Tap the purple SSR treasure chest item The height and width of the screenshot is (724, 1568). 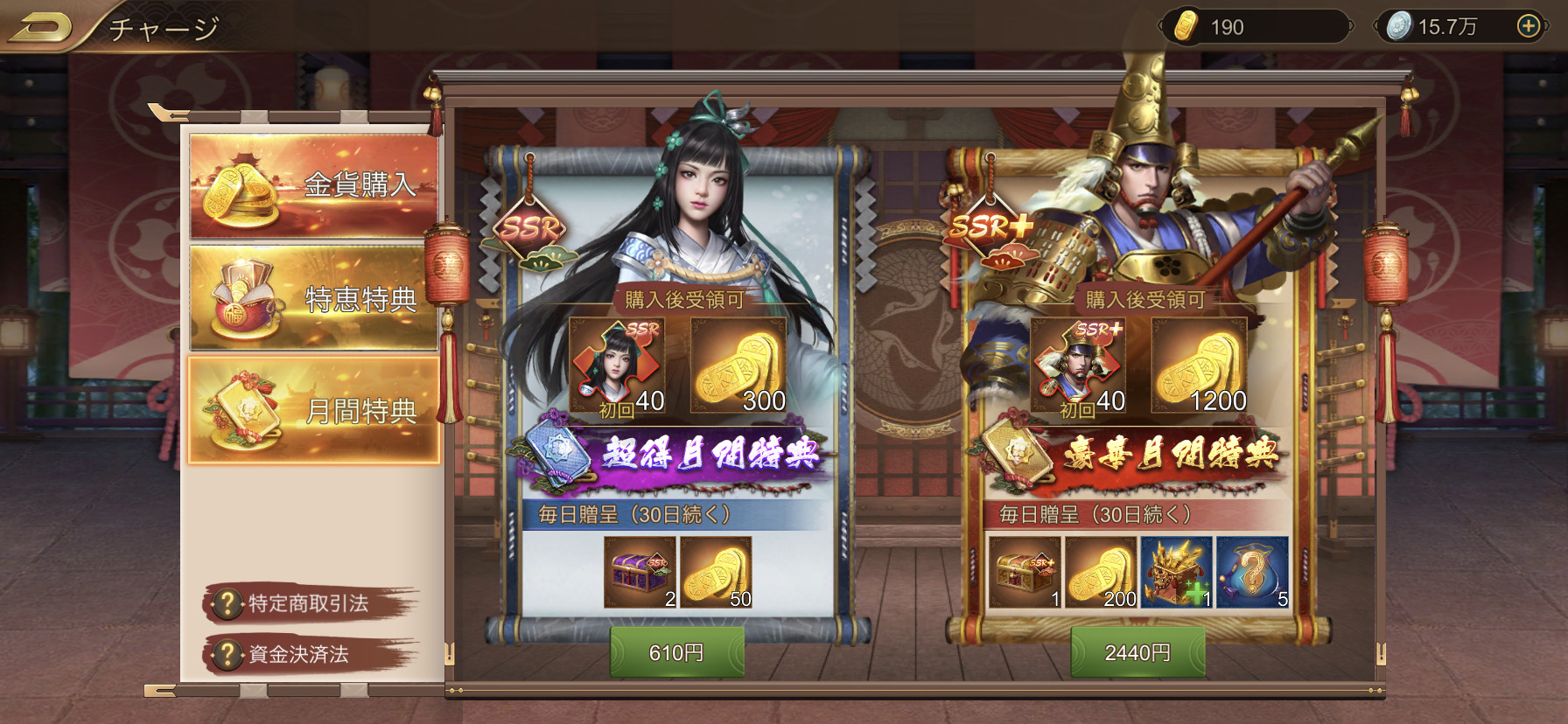[640, 572]
